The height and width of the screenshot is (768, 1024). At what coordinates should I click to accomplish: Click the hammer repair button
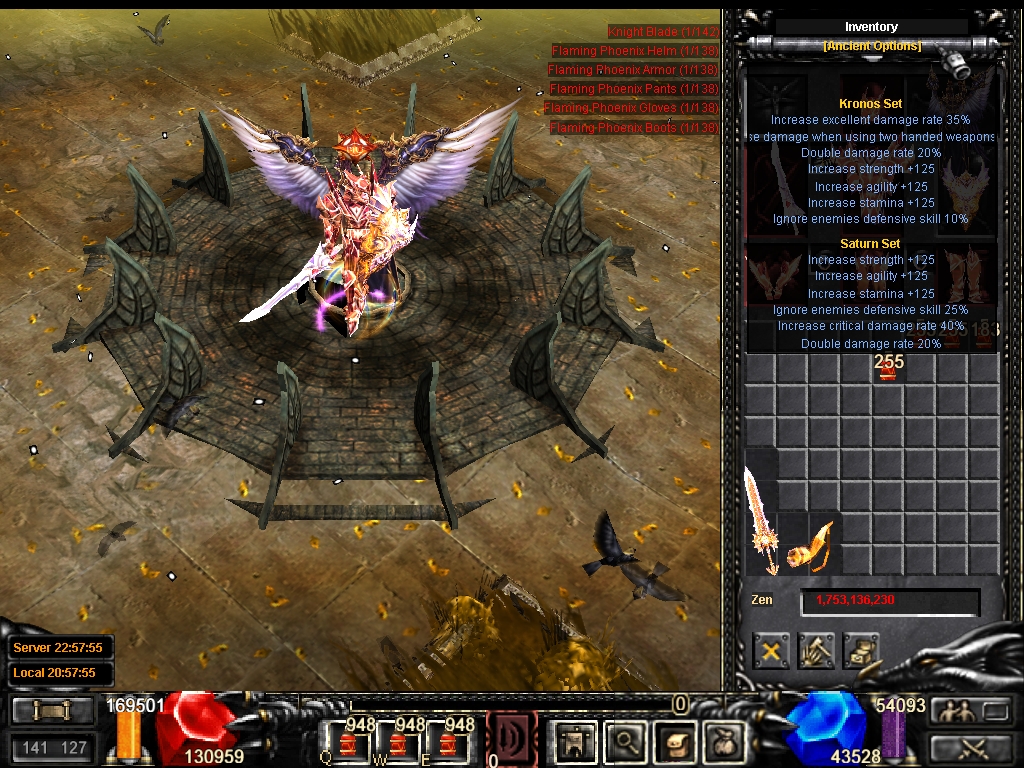coord(816,651)
